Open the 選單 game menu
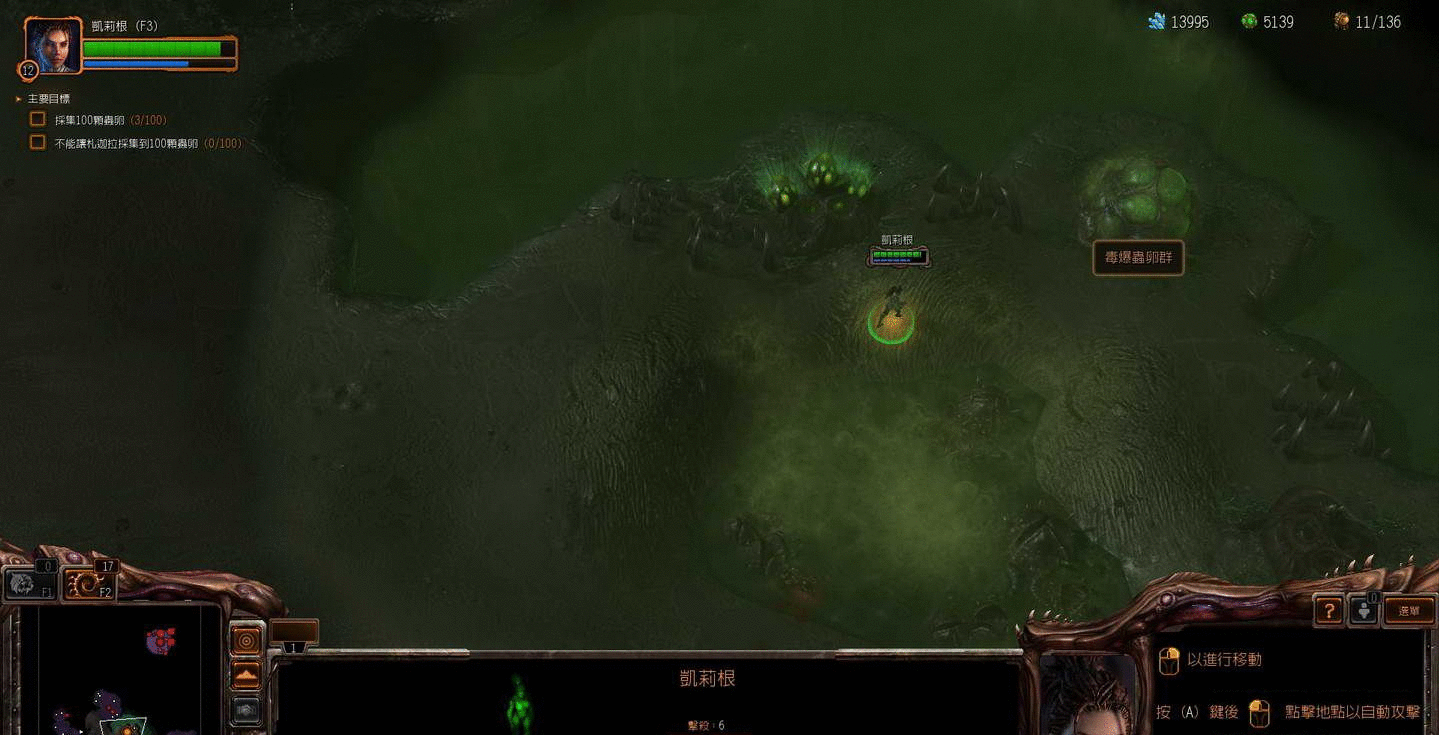This screenshot has width=1439, height=735. [1409, 610]
